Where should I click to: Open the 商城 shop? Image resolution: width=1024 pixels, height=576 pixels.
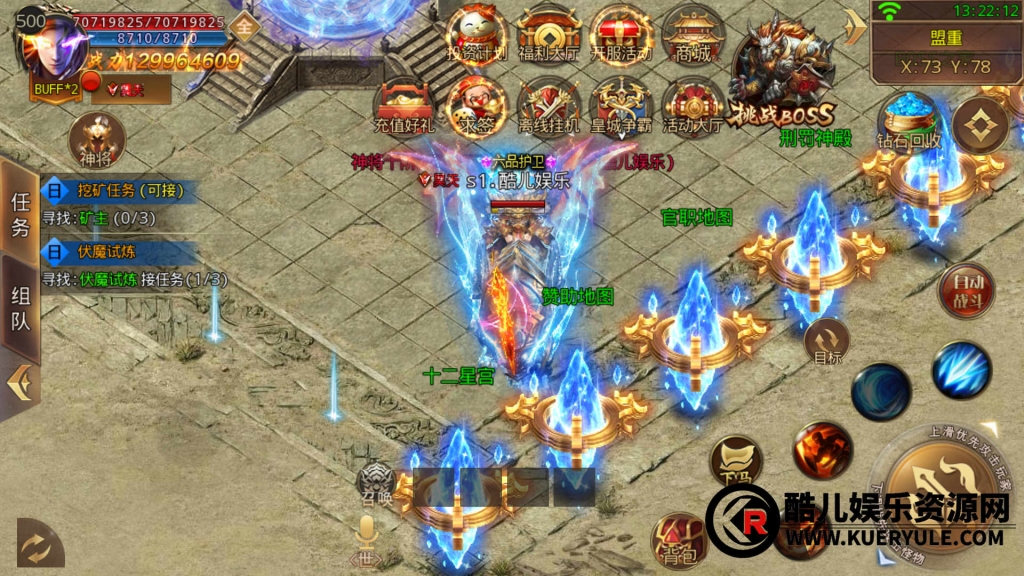(x=692, y=35)
